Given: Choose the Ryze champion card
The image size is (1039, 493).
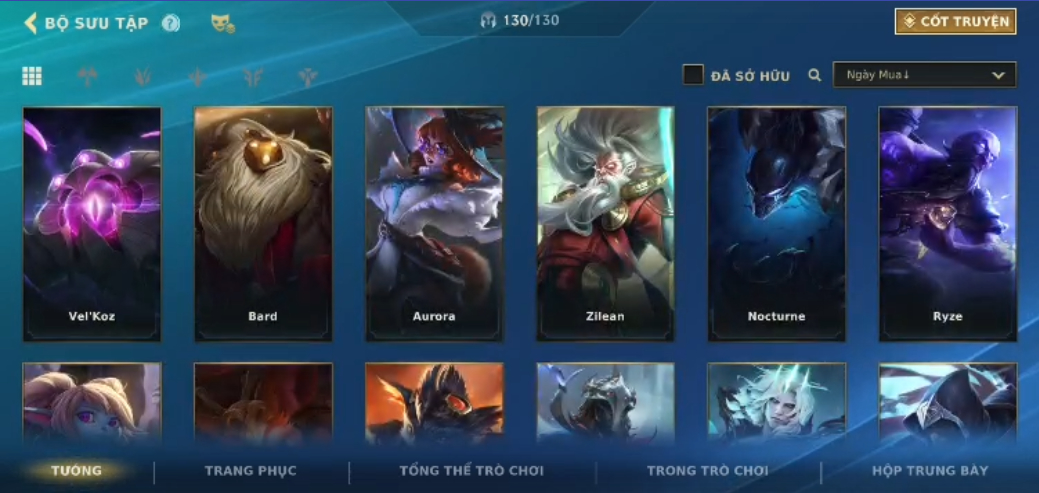Looking at the screenshot, I should click(947, 224).
